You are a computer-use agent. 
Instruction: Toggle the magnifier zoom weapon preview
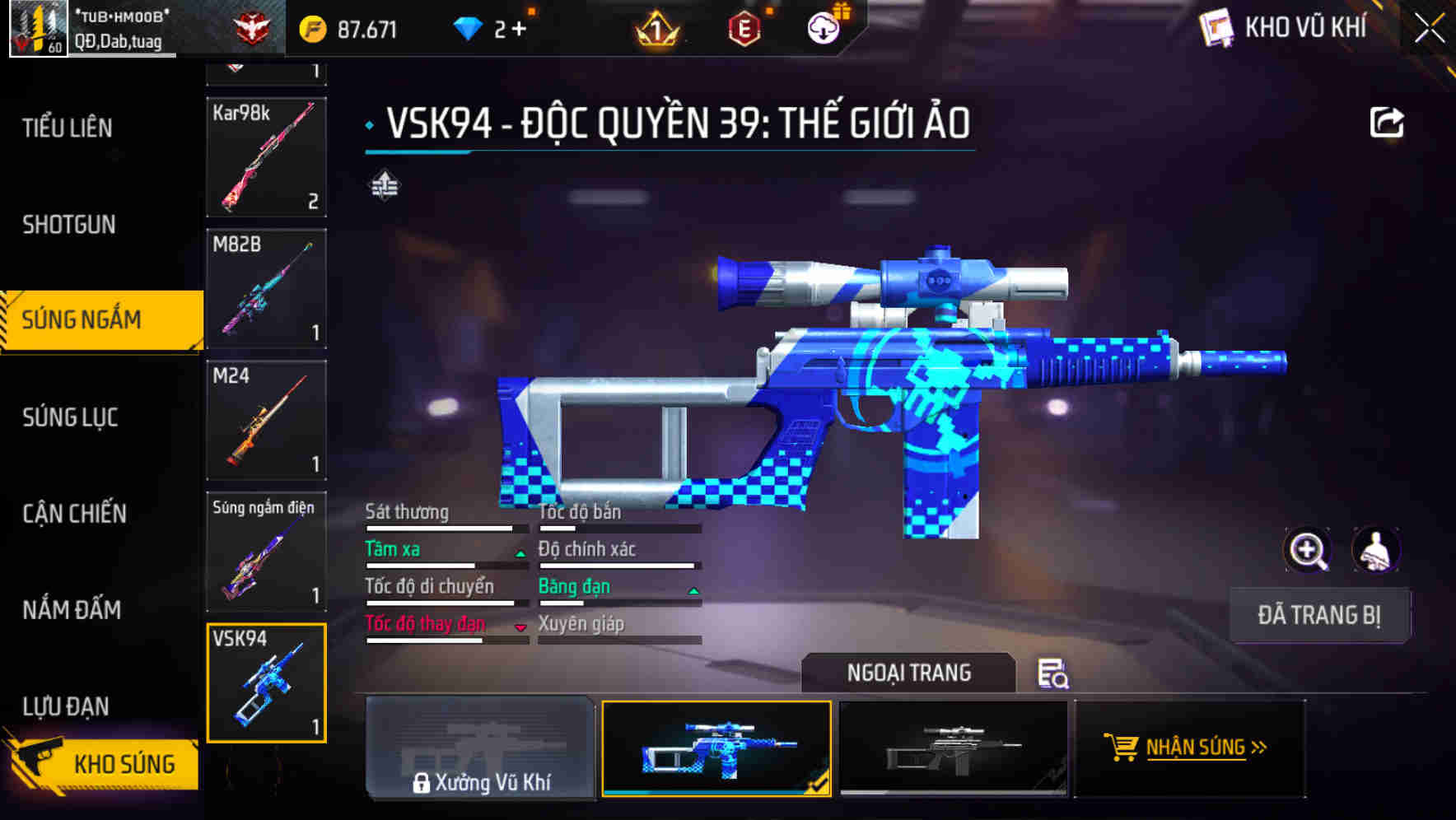1307,549
